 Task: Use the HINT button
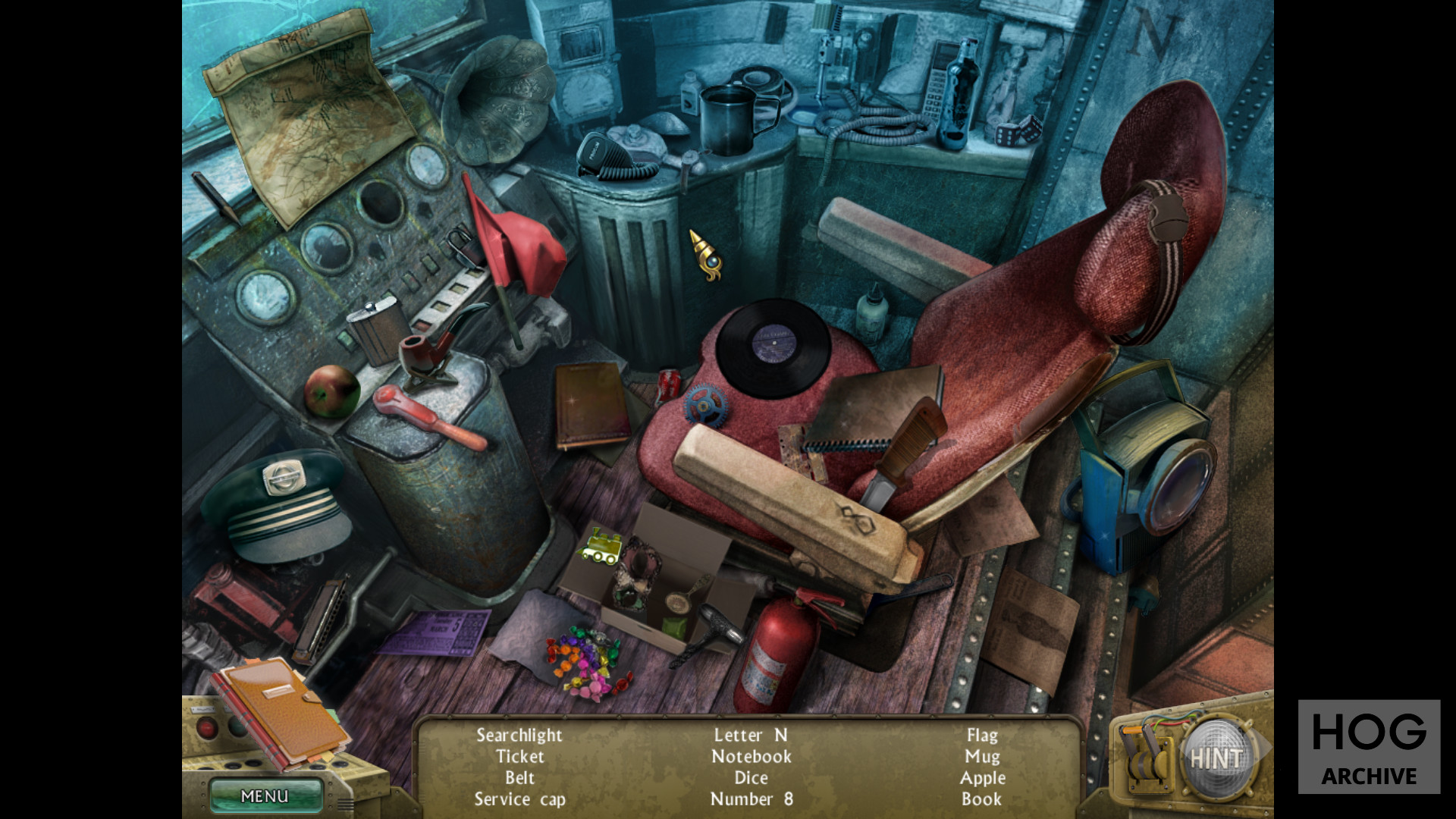[1216, 758]
